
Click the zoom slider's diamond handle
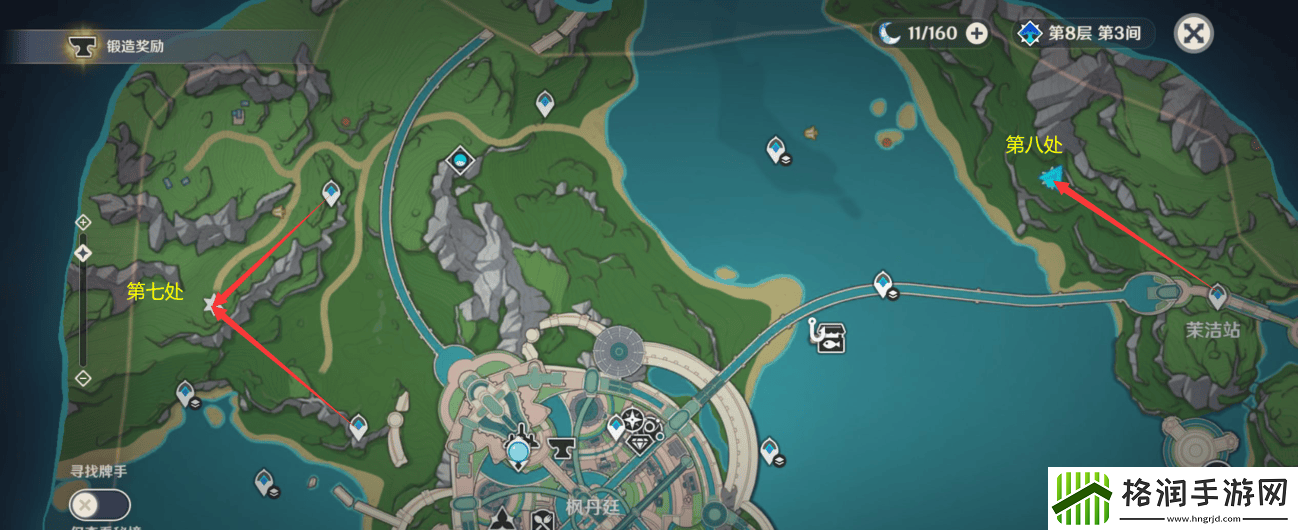(84, 252)
